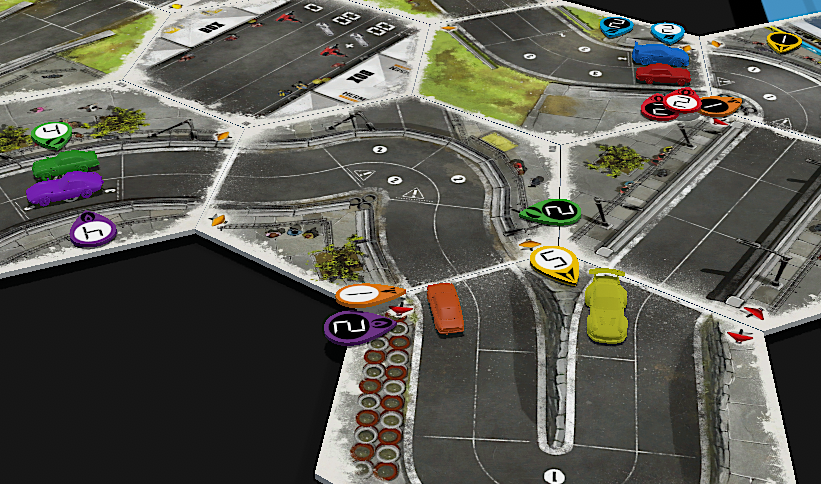Select the green gear 4 marker
Image resolution: width=821 pixels, height=484 pixels.
tap(51, 132)
